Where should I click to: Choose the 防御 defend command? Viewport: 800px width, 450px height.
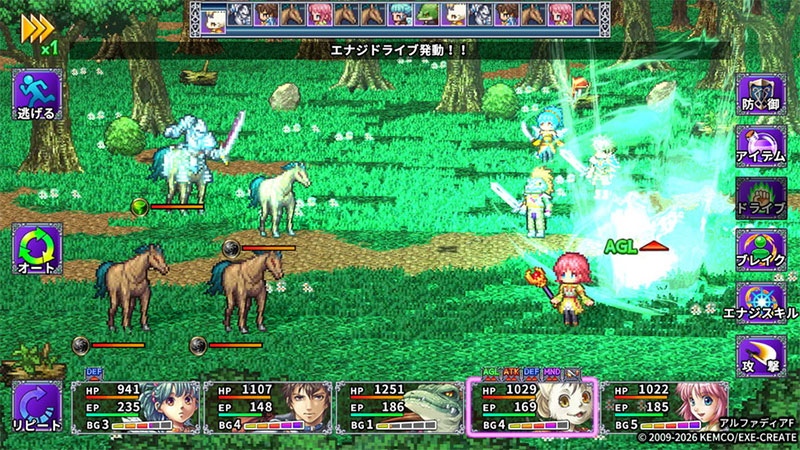(x=761, y=96)
